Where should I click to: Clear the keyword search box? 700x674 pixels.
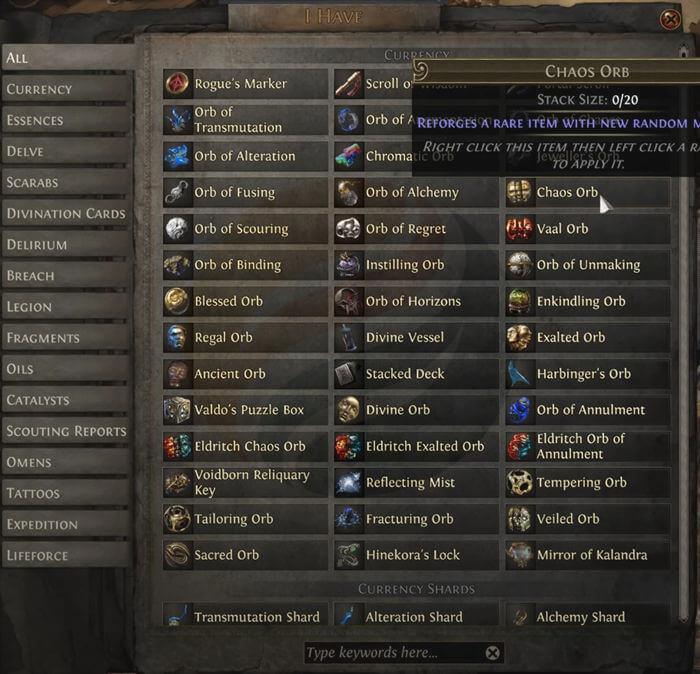point(492,653)
